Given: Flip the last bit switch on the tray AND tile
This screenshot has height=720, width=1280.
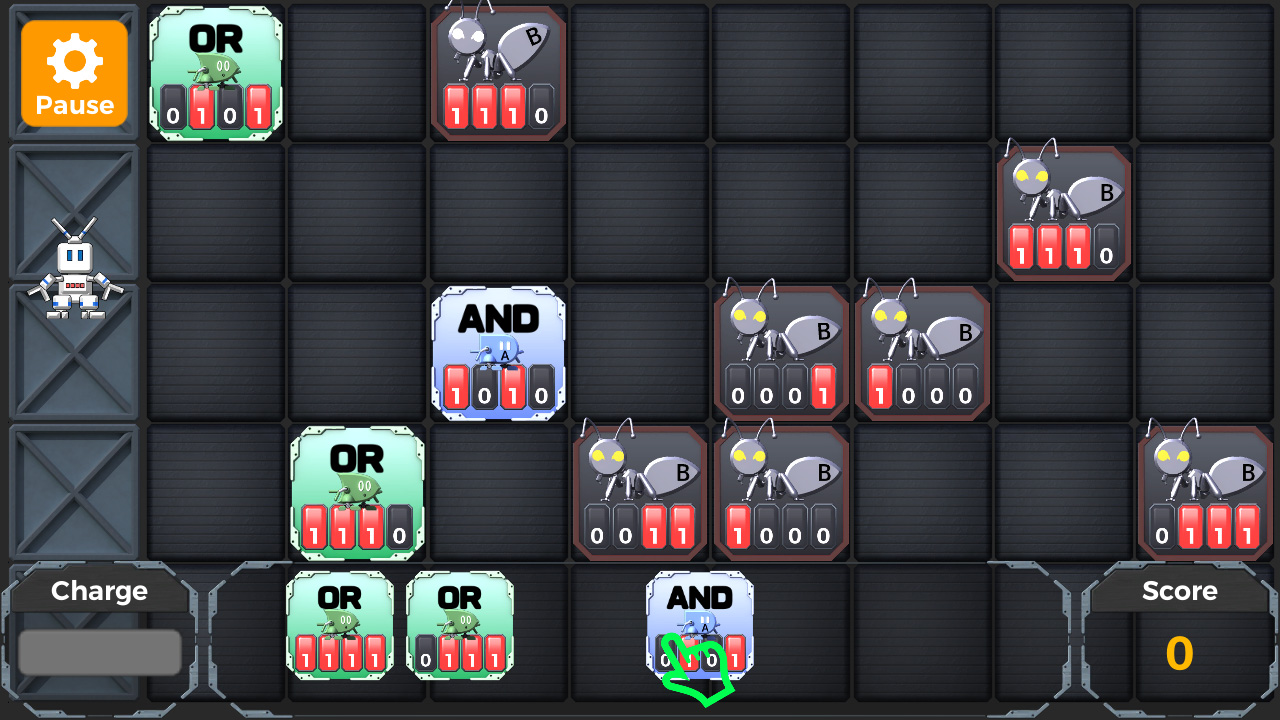Looking at the screenshot, I should [x=737, y=658].
